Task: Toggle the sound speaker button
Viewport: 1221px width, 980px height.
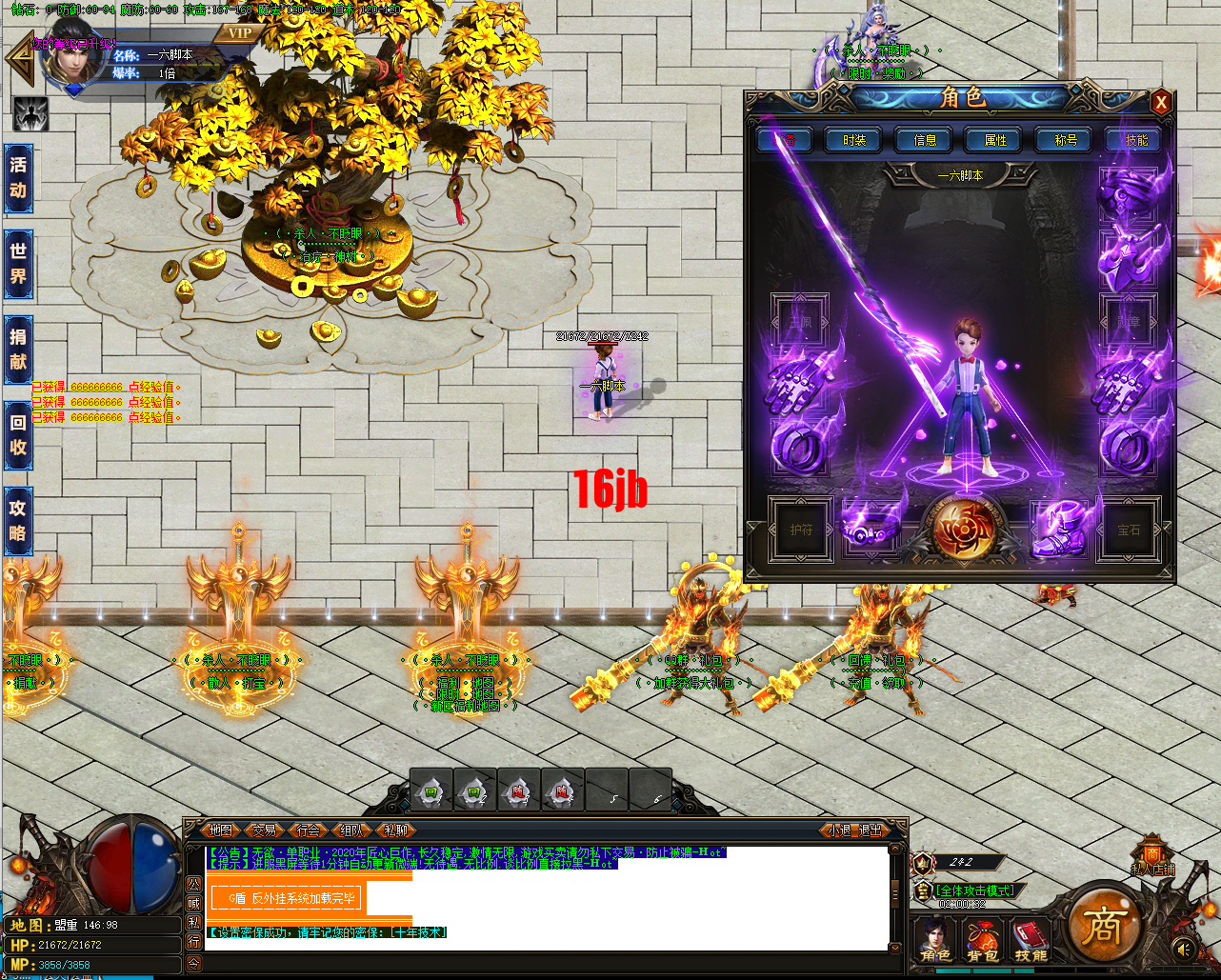Action: (x=1184, y=949)
